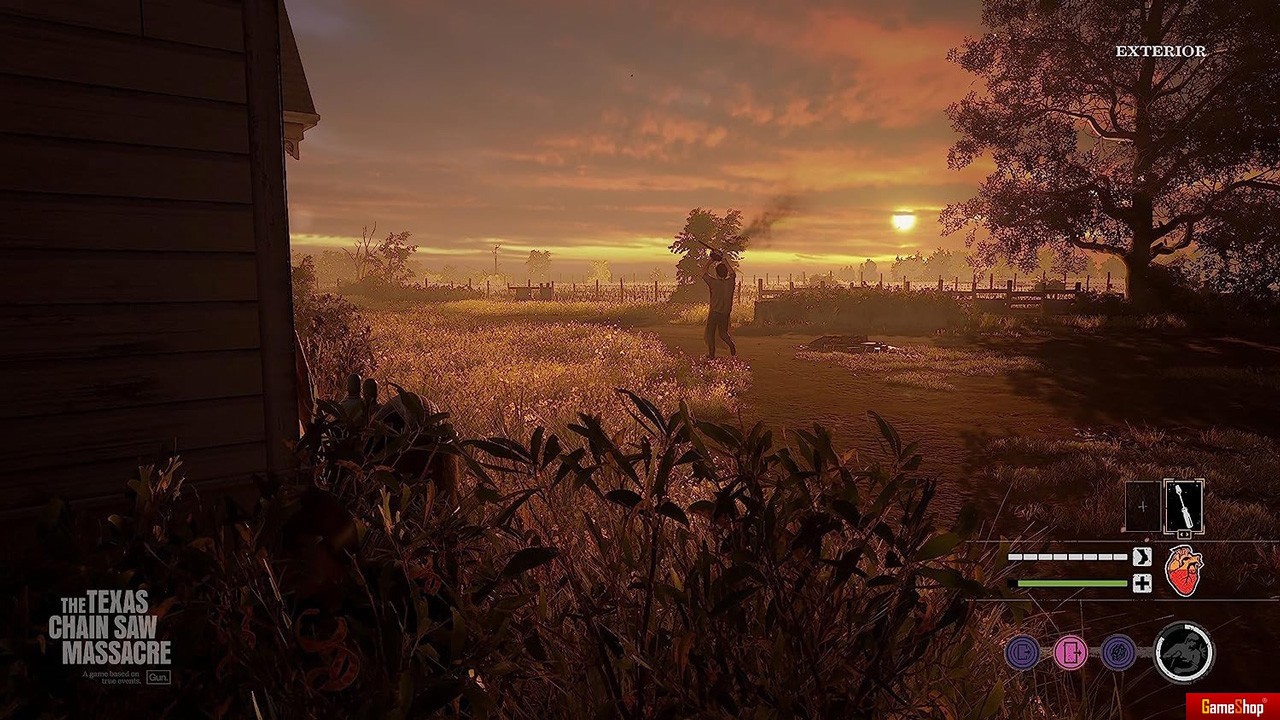
Task: Click the purple swirl perk icon
Action: [x=1118, y=653]
